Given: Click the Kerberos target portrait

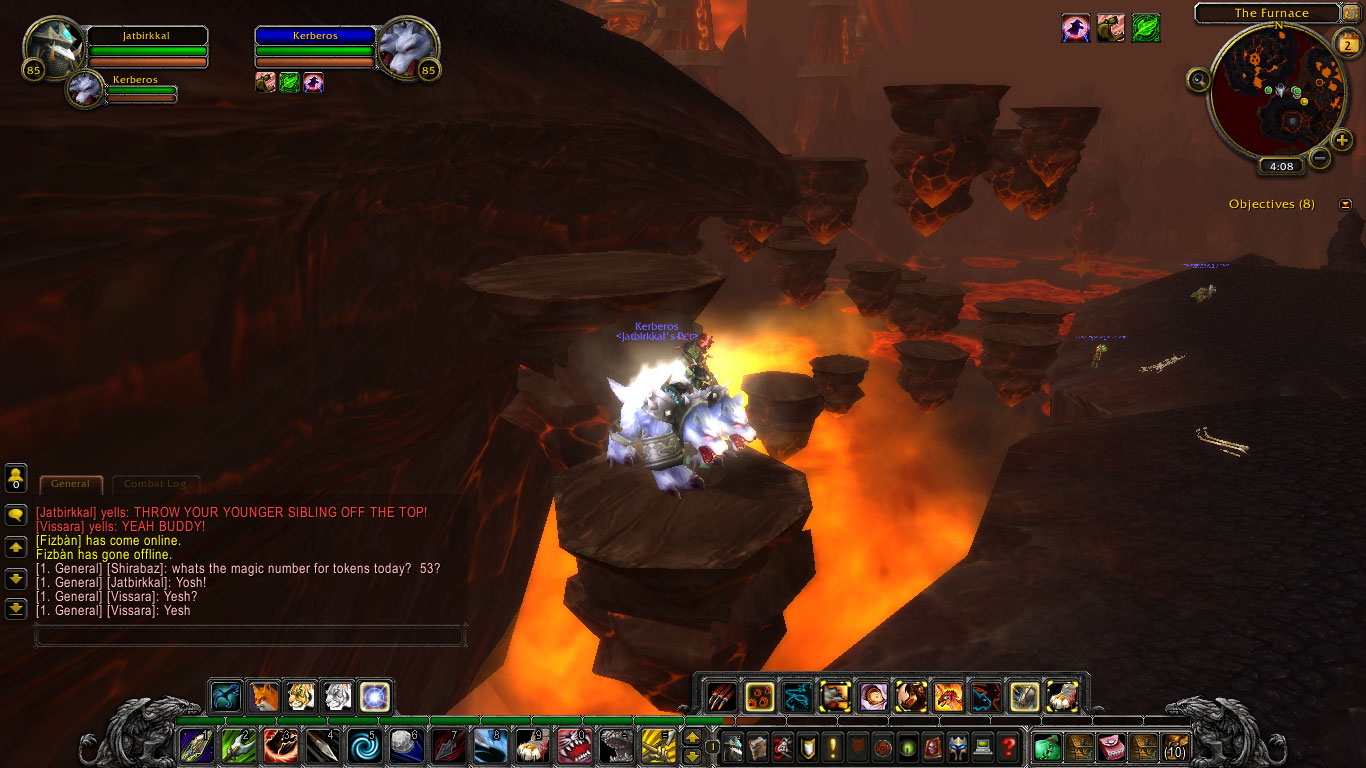Looking at the screenshot, I should [408, 47].
